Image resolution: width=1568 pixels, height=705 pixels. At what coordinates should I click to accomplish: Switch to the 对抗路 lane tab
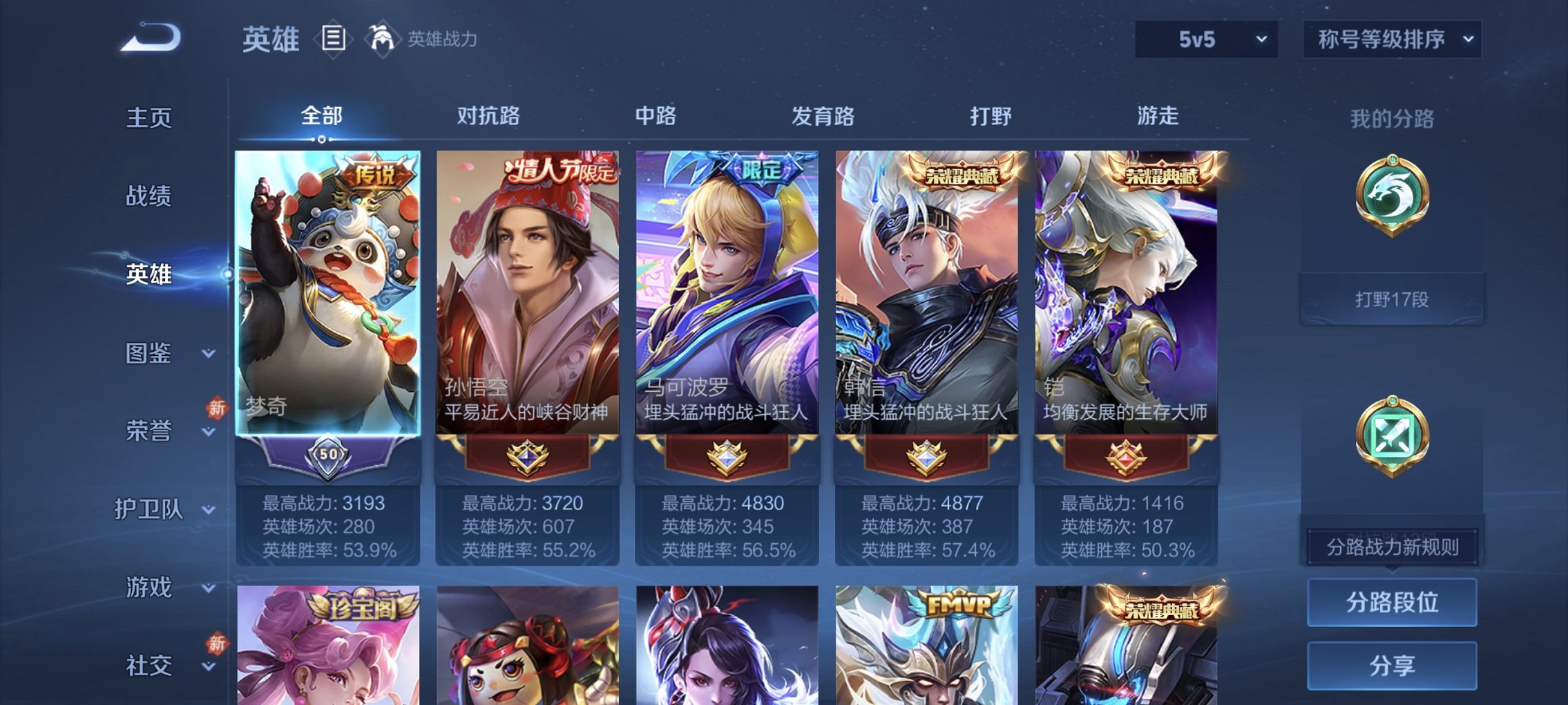click(488, 117)
